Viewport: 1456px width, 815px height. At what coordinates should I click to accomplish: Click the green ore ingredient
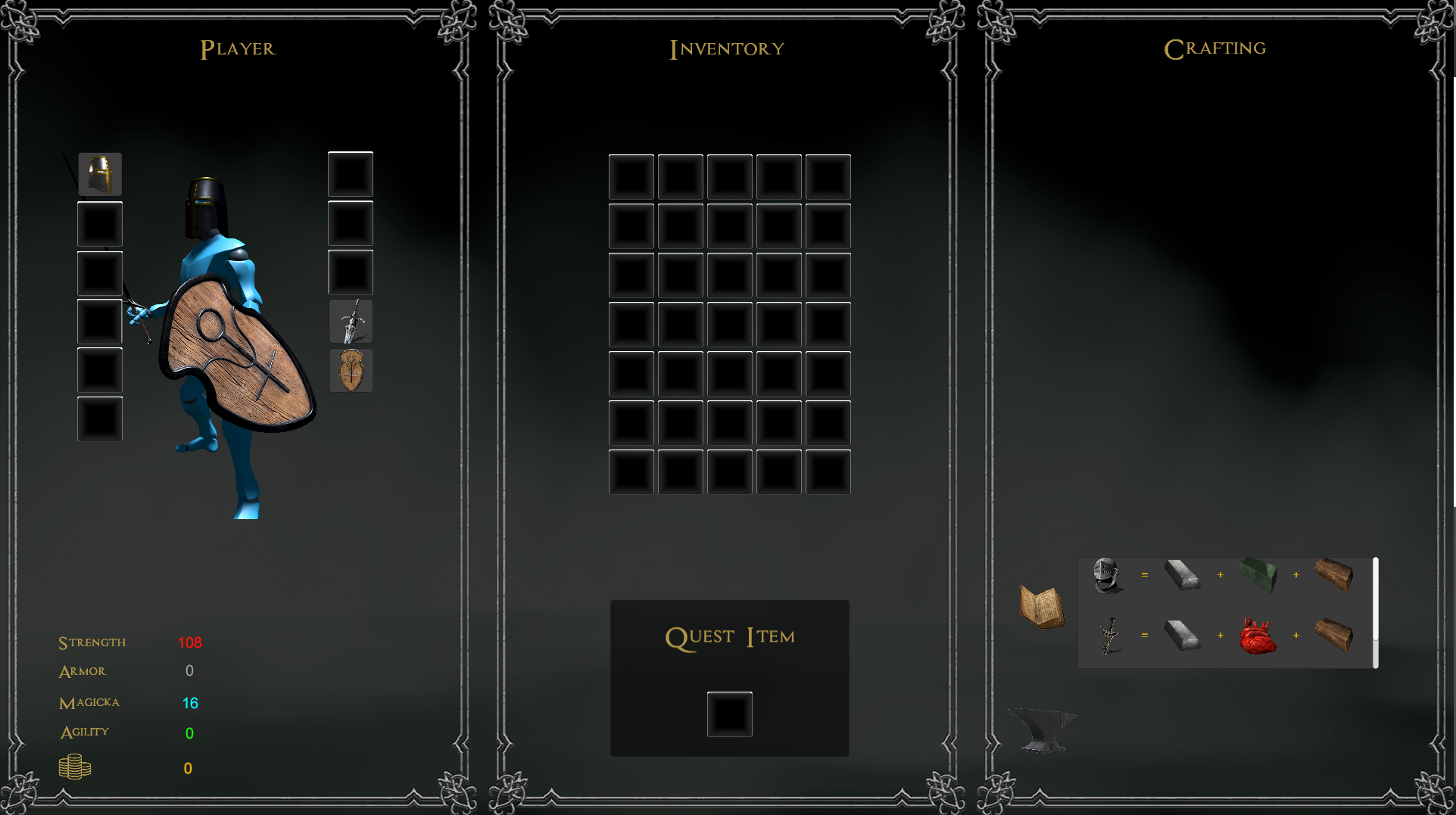point(1258,575)
